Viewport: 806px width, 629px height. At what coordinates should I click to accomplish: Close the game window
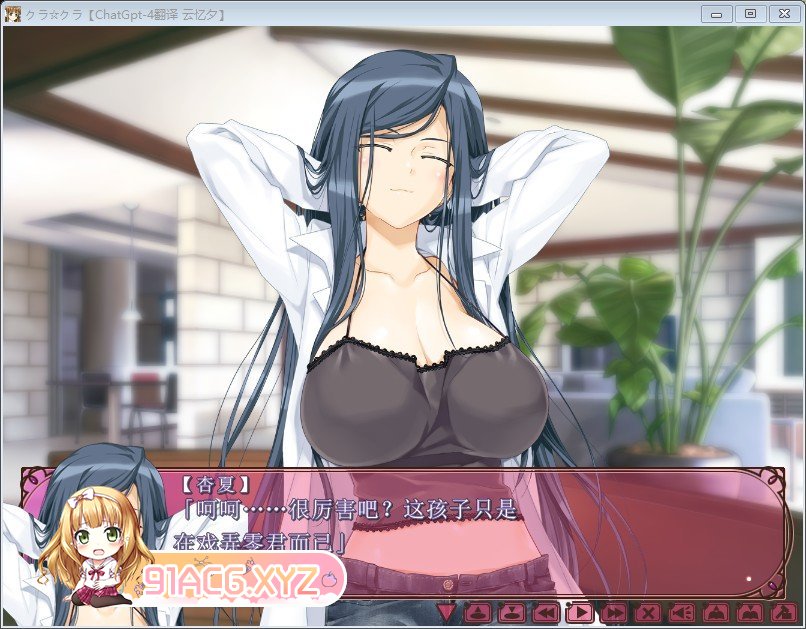(x=783, y=13)
